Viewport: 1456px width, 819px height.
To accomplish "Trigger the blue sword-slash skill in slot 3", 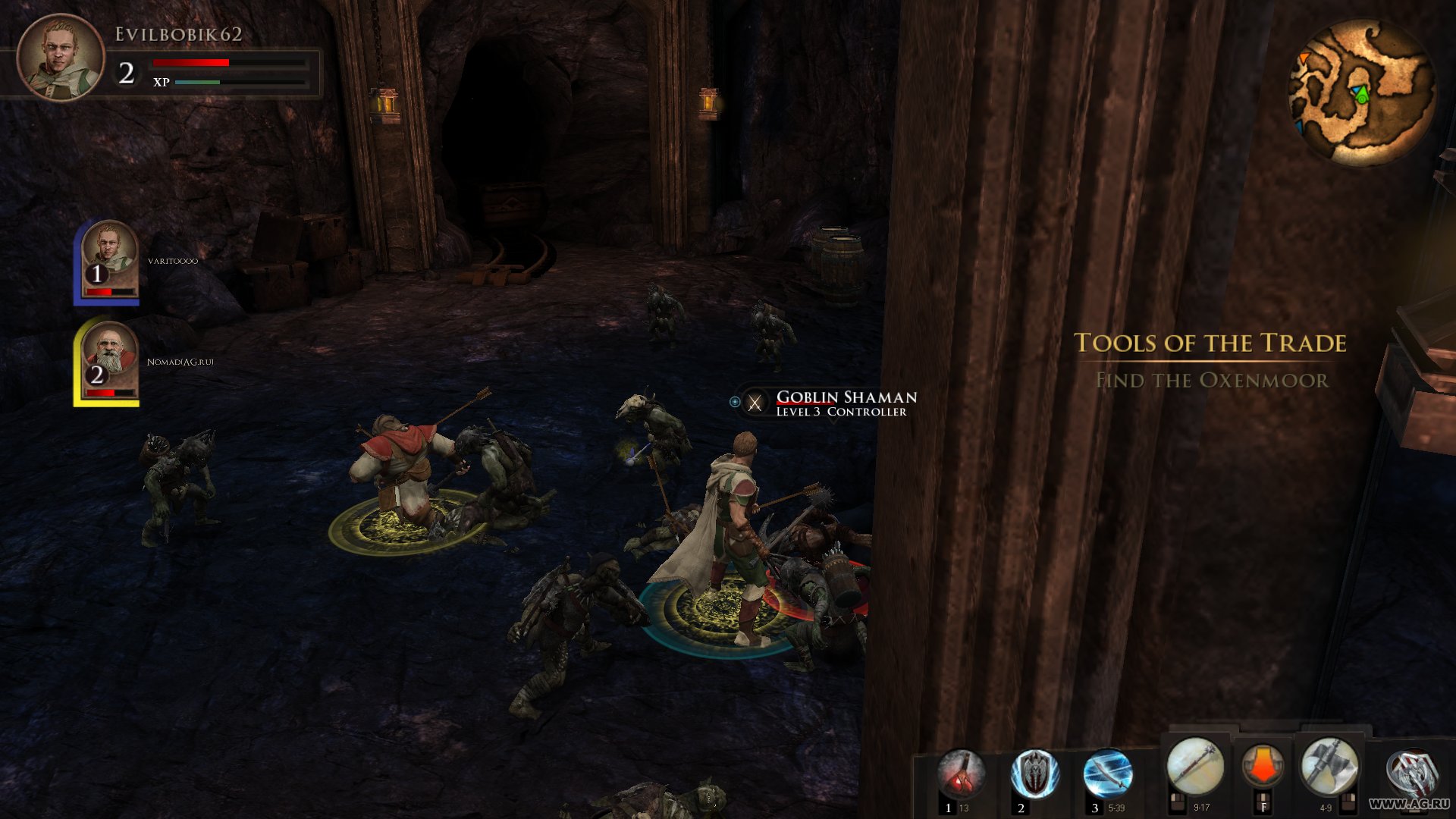I will (1108, 773).
